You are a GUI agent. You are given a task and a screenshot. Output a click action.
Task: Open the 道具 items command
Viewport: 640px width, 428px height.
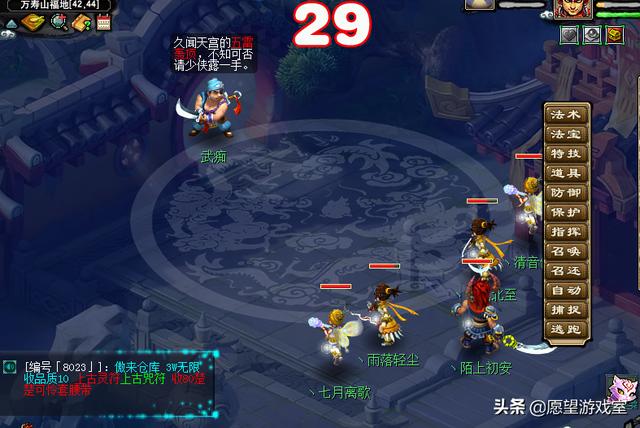565,173
